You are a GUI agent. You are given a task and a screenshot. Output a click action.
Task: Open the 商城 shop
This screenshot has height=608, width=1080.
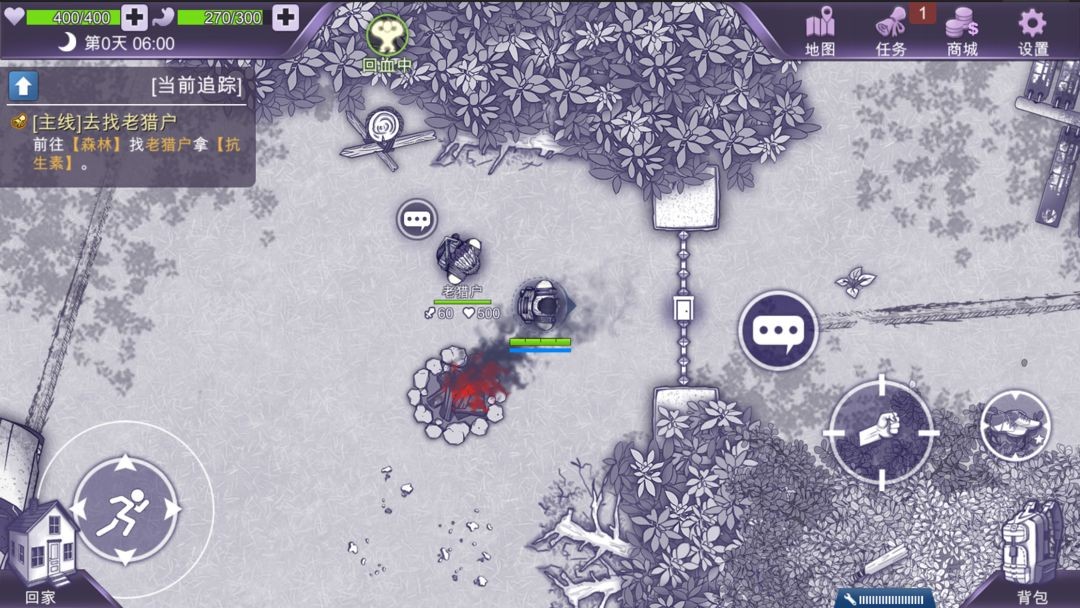pos(962,30)
